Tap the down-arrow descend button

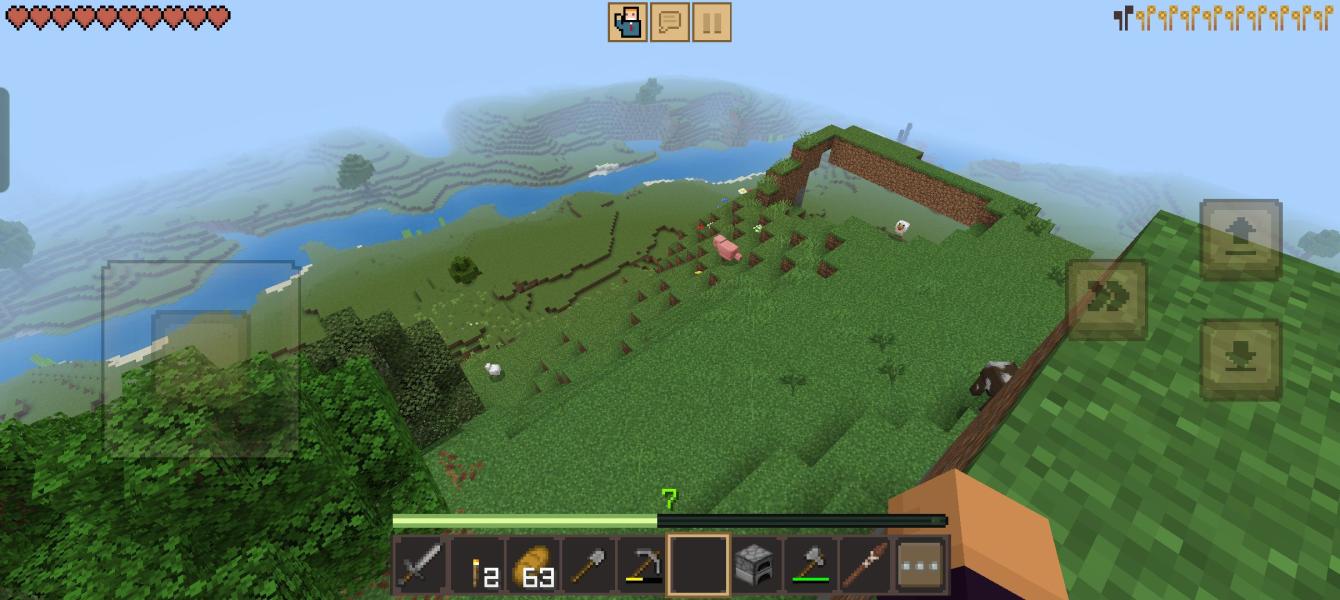tap(1241, 360)
